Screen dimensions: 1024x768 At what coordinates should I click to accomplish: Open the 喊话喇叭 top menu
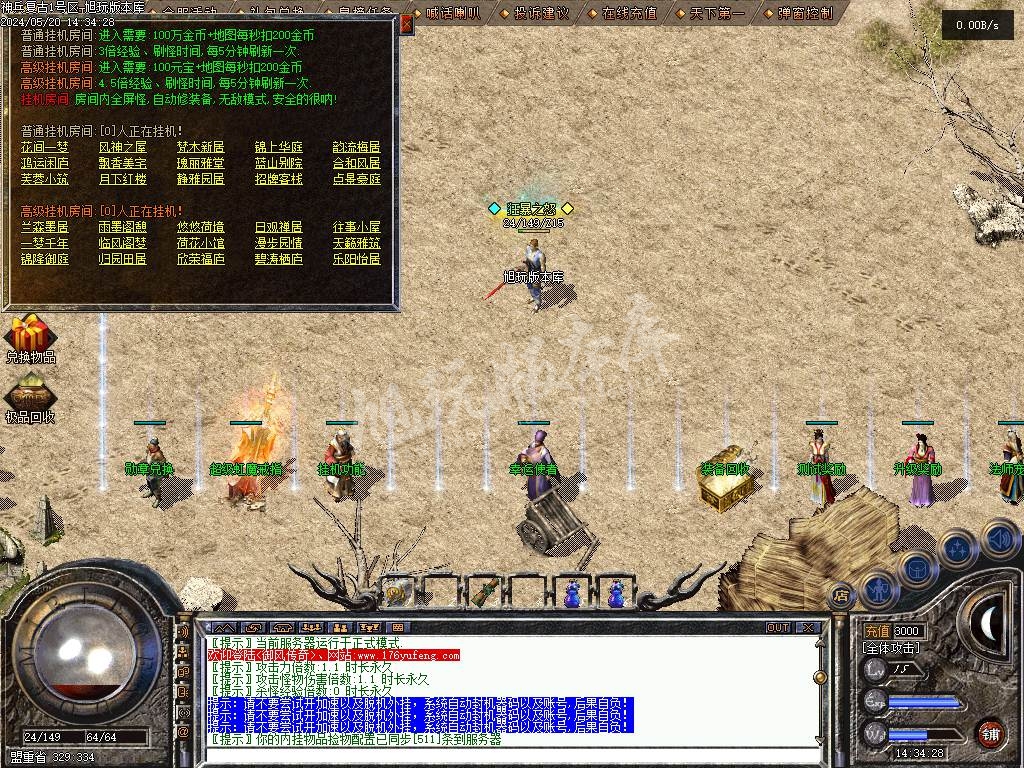pos(453,13)
